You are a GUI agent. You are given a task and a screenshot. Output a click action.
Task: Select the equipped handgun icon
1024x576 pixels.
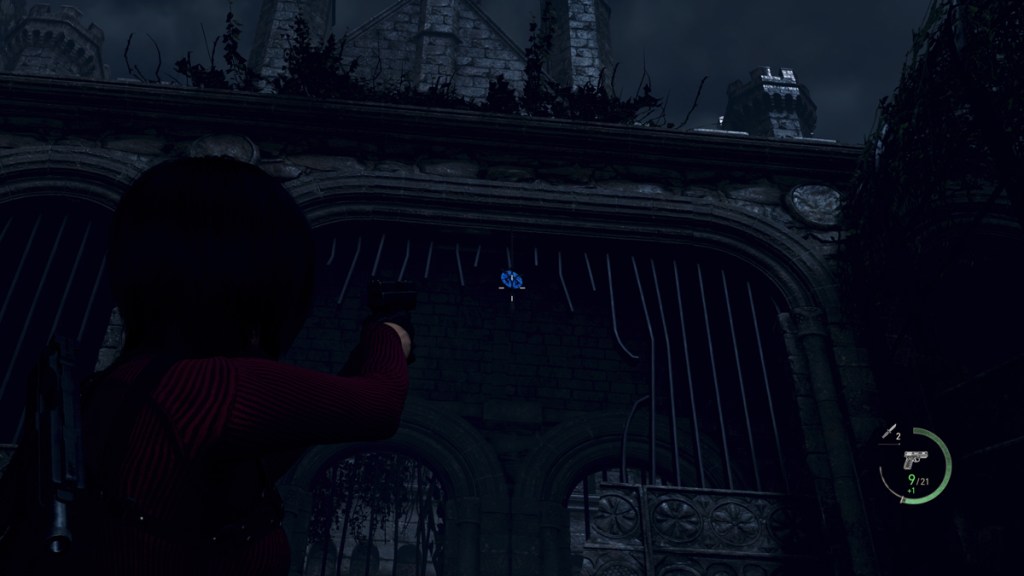tap(914, 459)
